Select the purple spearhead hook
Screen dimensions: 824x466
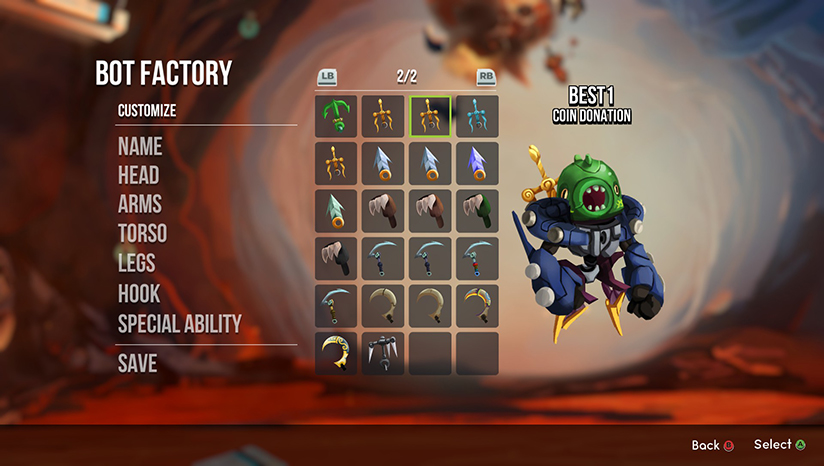click(x=477, y=163)
